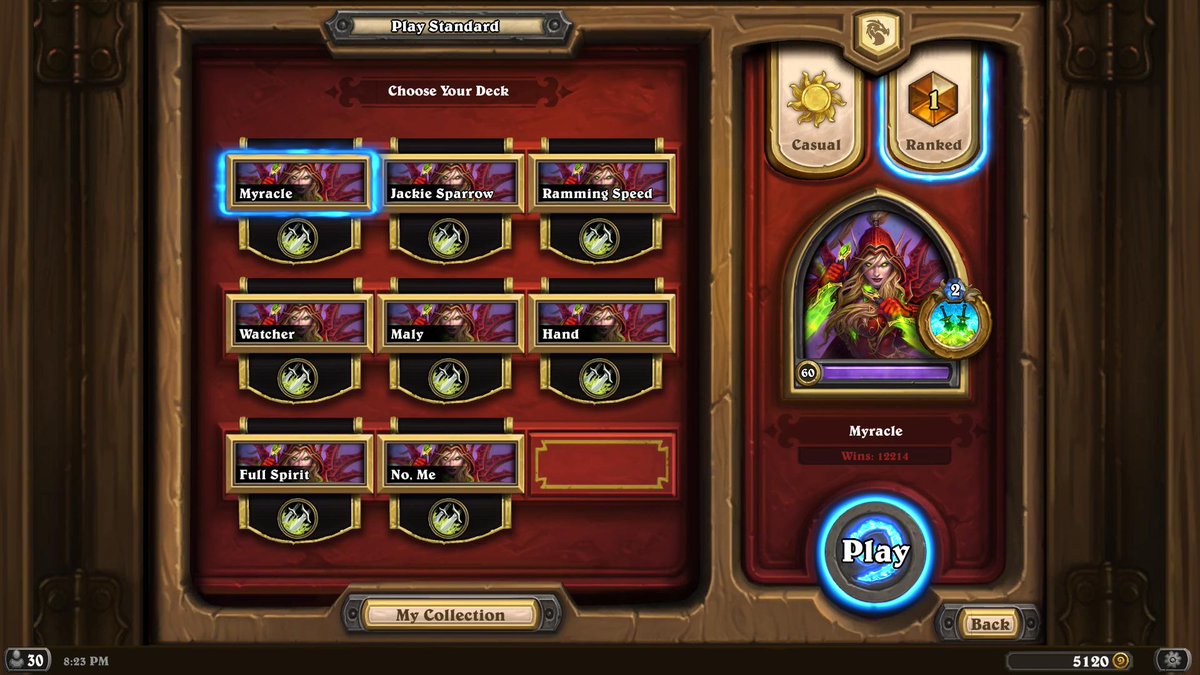Select the Myracle deck
This screenshot has width=1200, height=675.
point(299,183)
